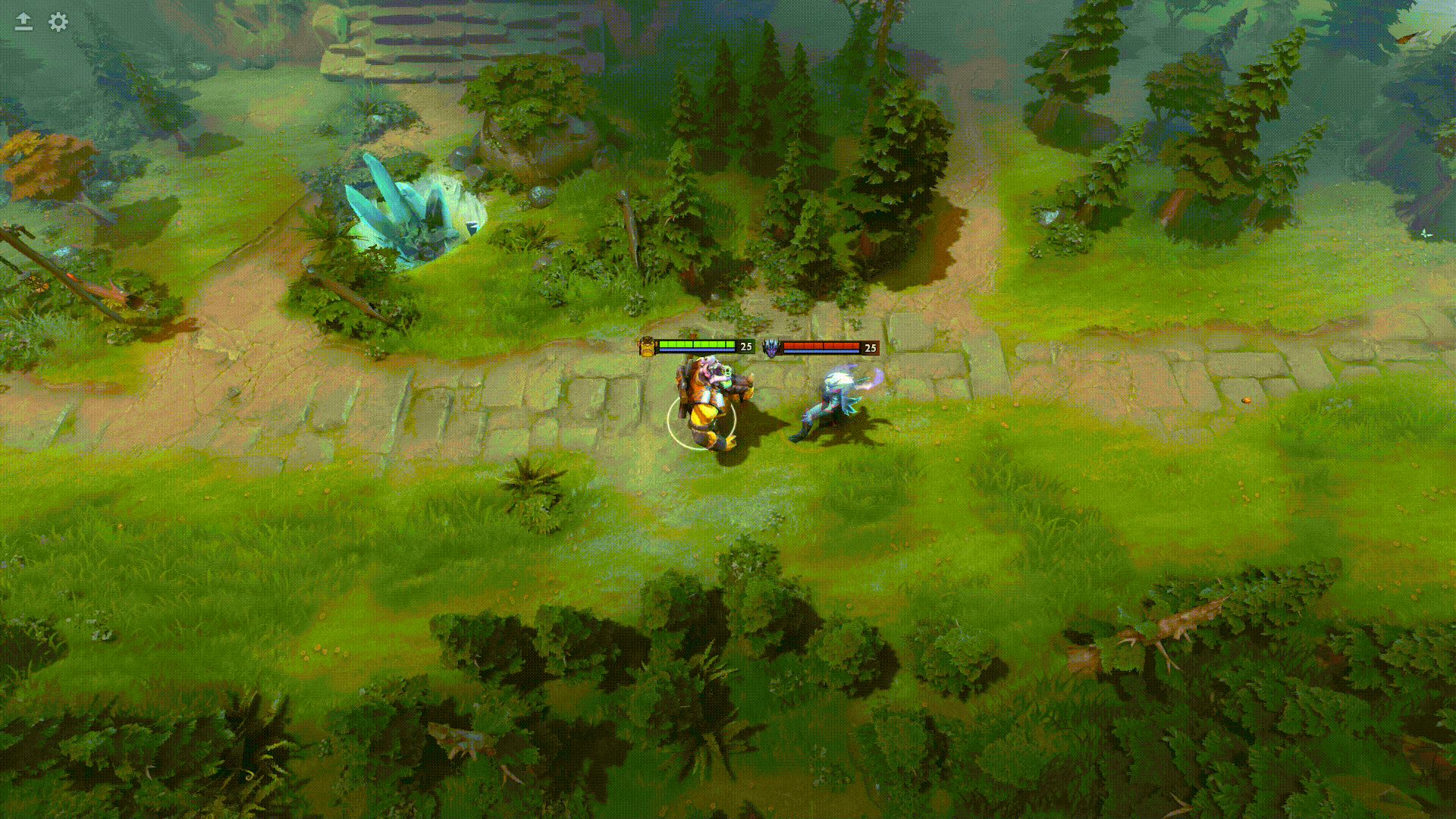This screenshot has width=1456, height=819.
Task: Click the upload/share icon top left
Action: pyautogui.click(x=23, y=22)
